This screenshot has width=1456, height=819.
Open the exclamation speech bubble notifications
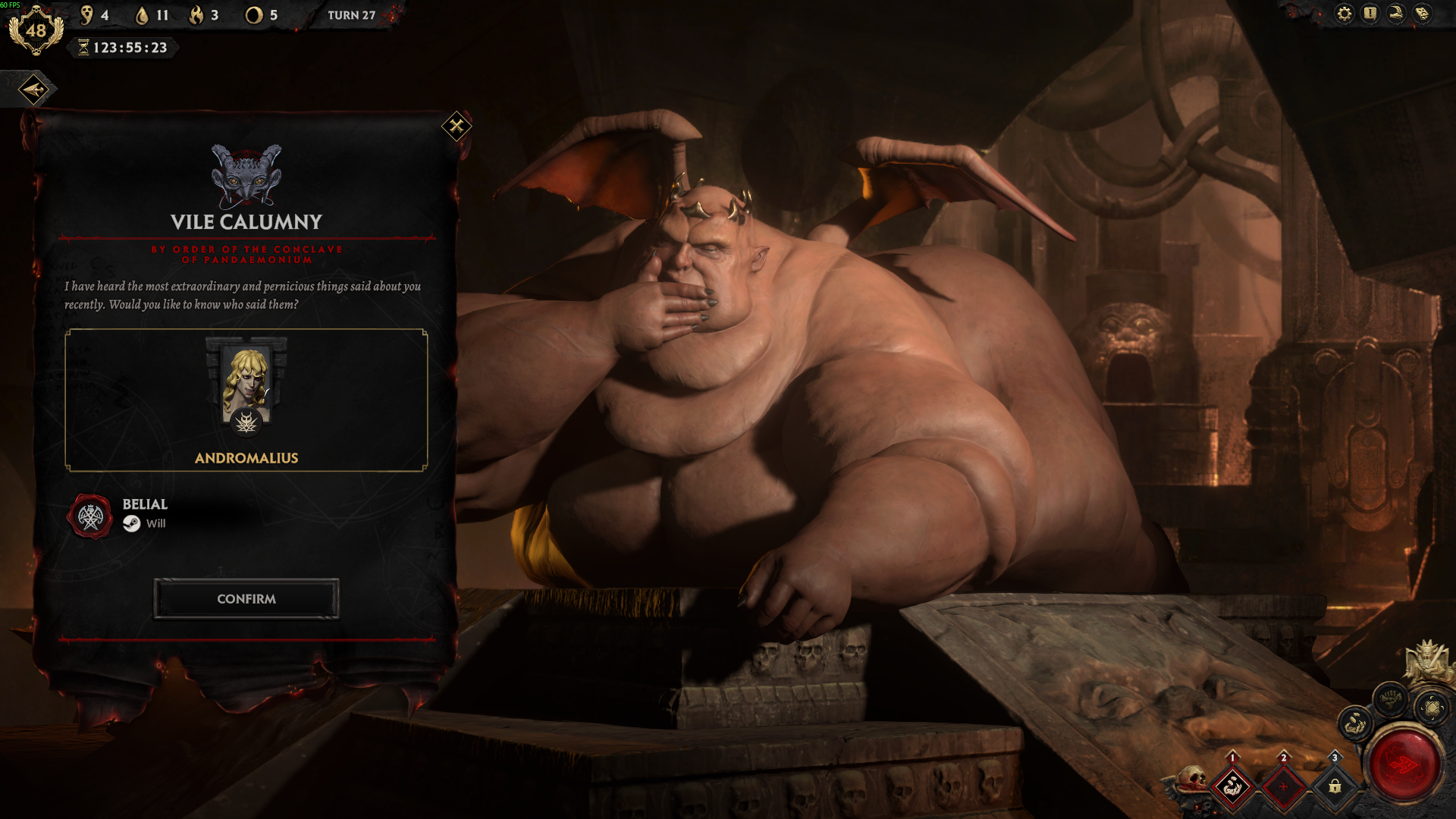(1370, 14)
